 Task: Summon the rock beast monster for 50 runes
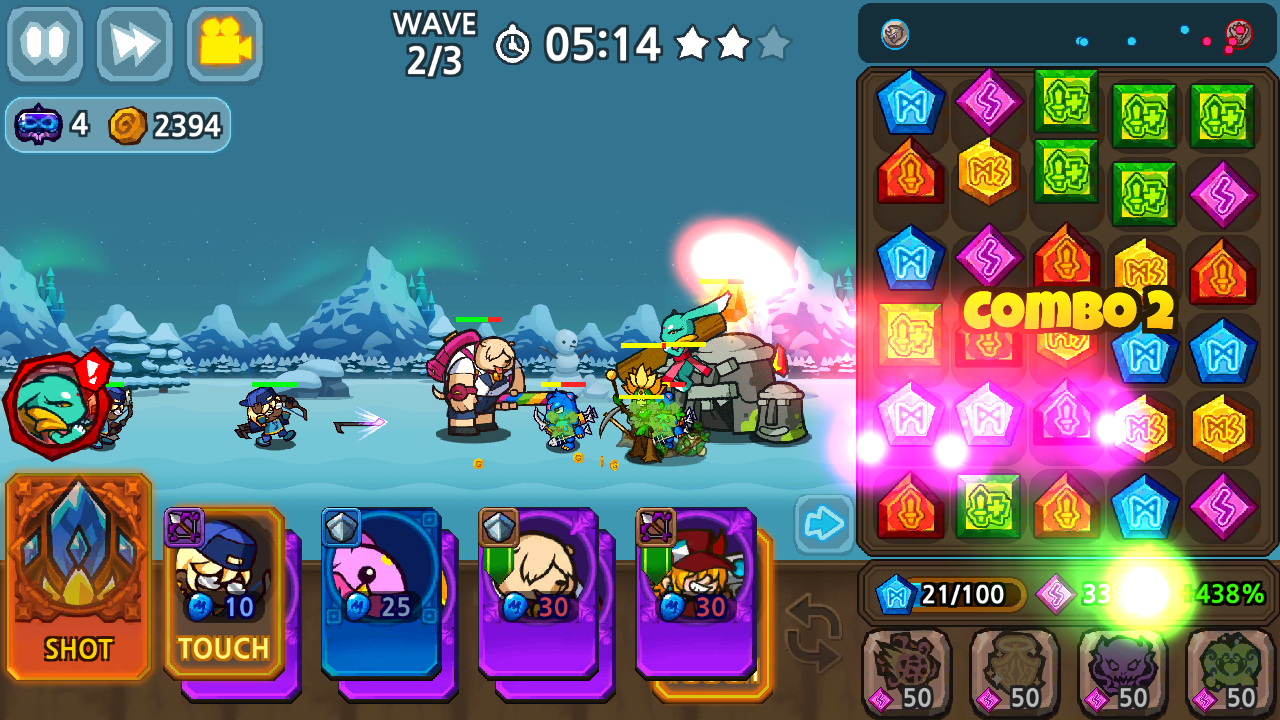click(905, 672)
